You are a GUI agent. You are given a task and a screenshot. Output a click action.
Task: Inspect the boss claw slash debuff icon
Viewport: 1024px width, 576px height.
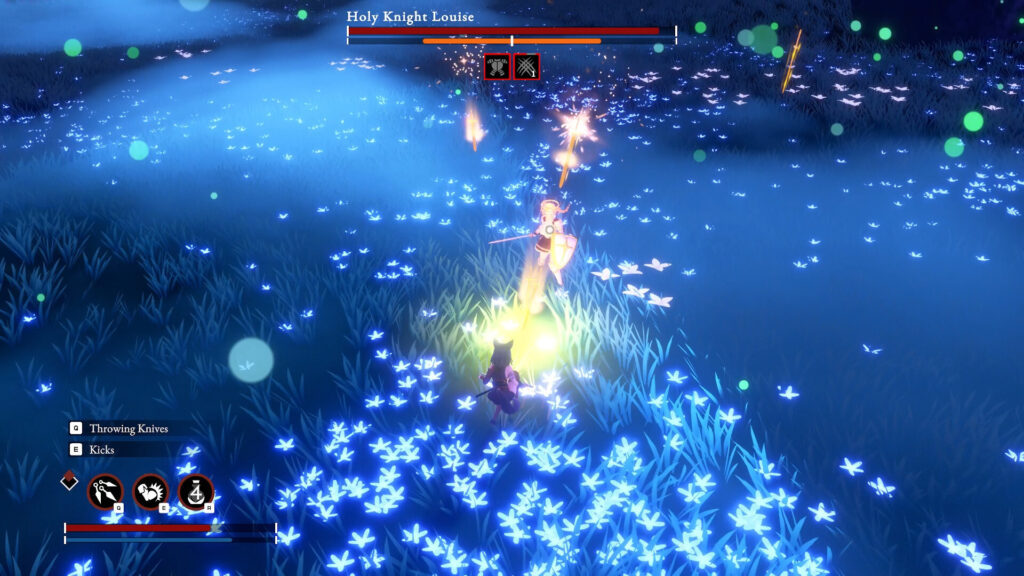[x=527, y=67]
